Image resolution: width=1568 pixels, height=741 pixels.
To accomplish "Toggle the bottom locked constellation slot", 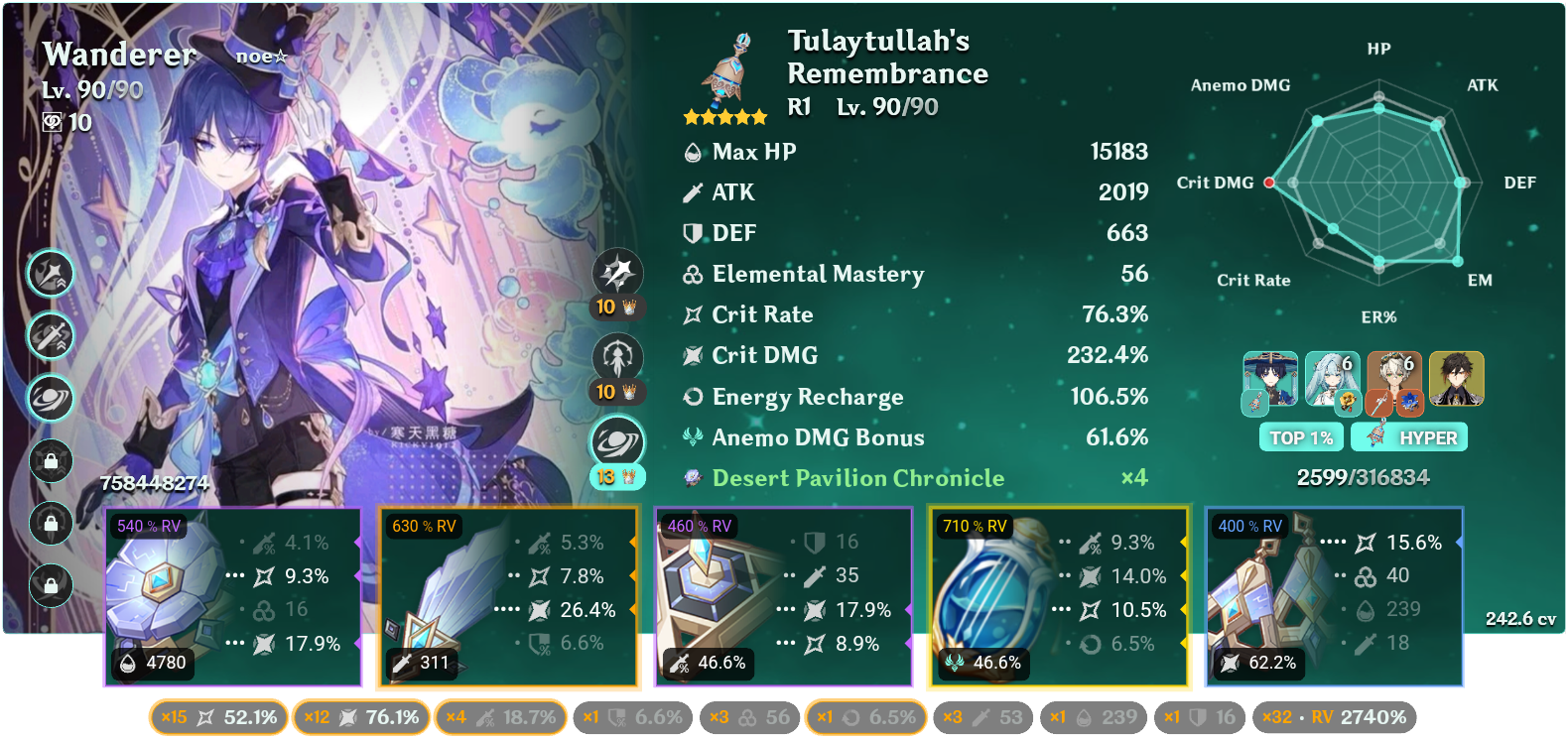I will pos(50,586).
